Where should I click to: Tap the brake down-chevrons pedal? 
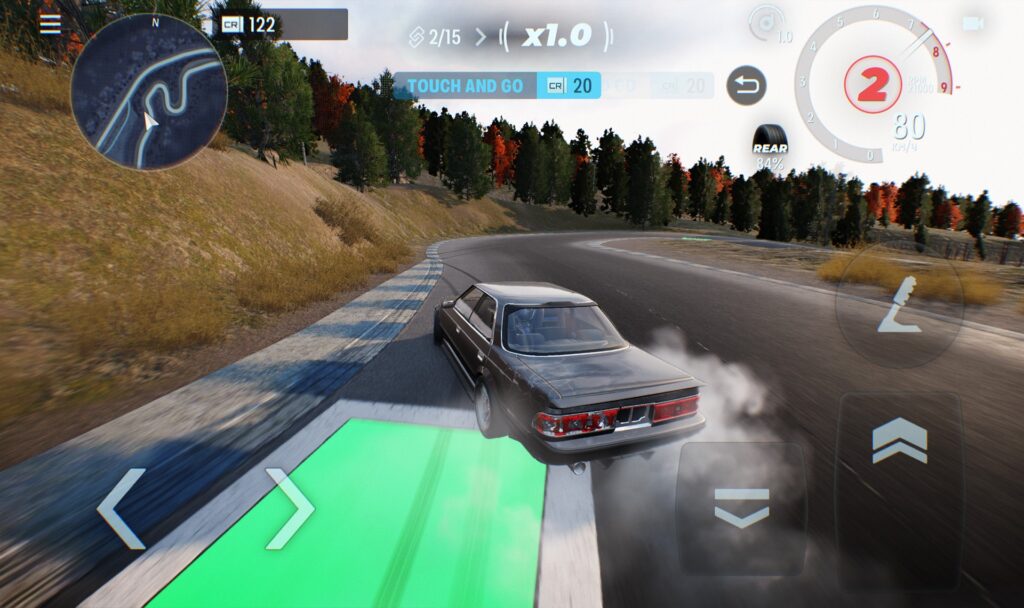pyautogui.click(x=742, y=509)
